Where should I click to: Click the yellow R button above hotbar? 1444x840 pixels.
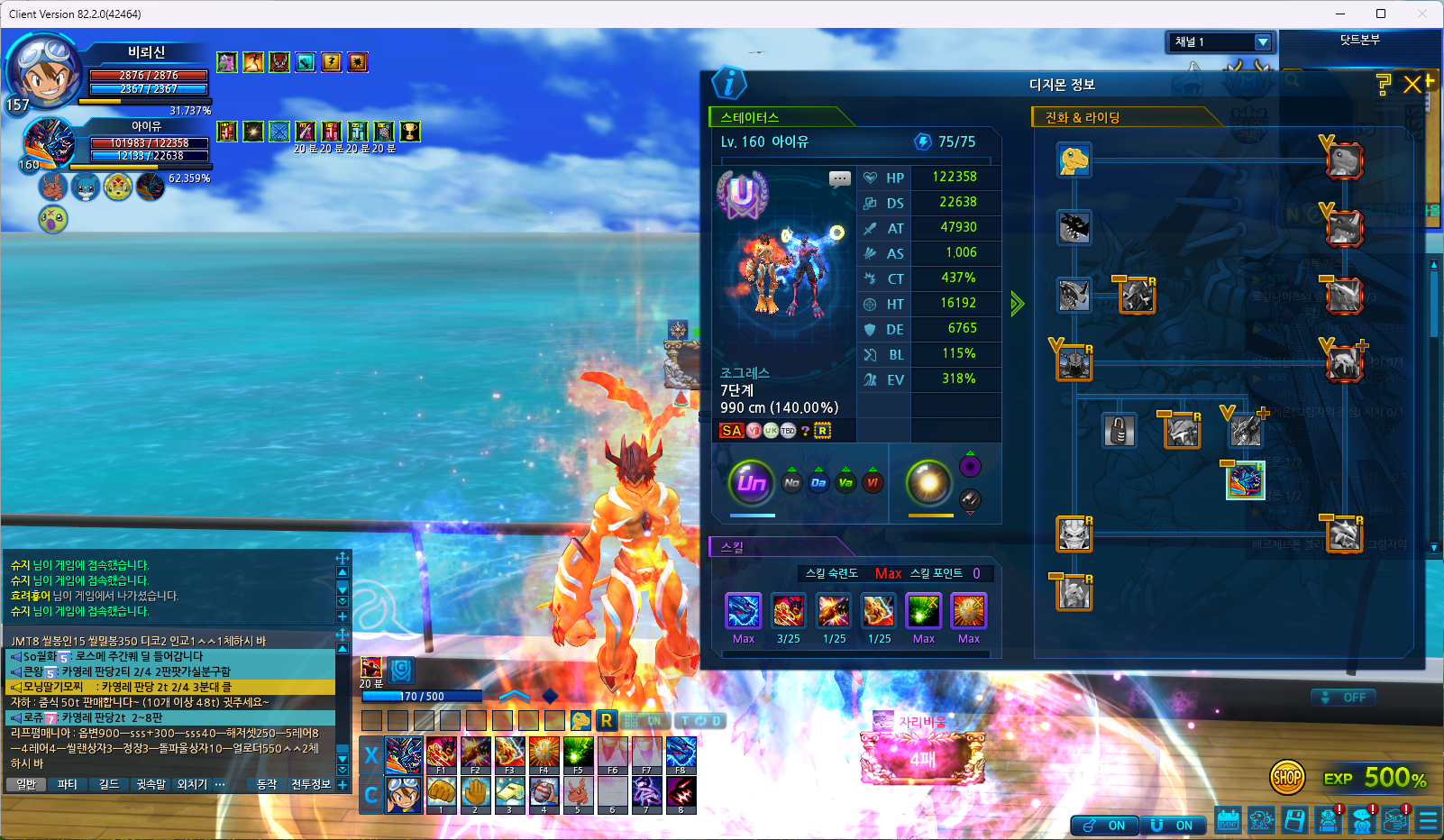[607, 720]
